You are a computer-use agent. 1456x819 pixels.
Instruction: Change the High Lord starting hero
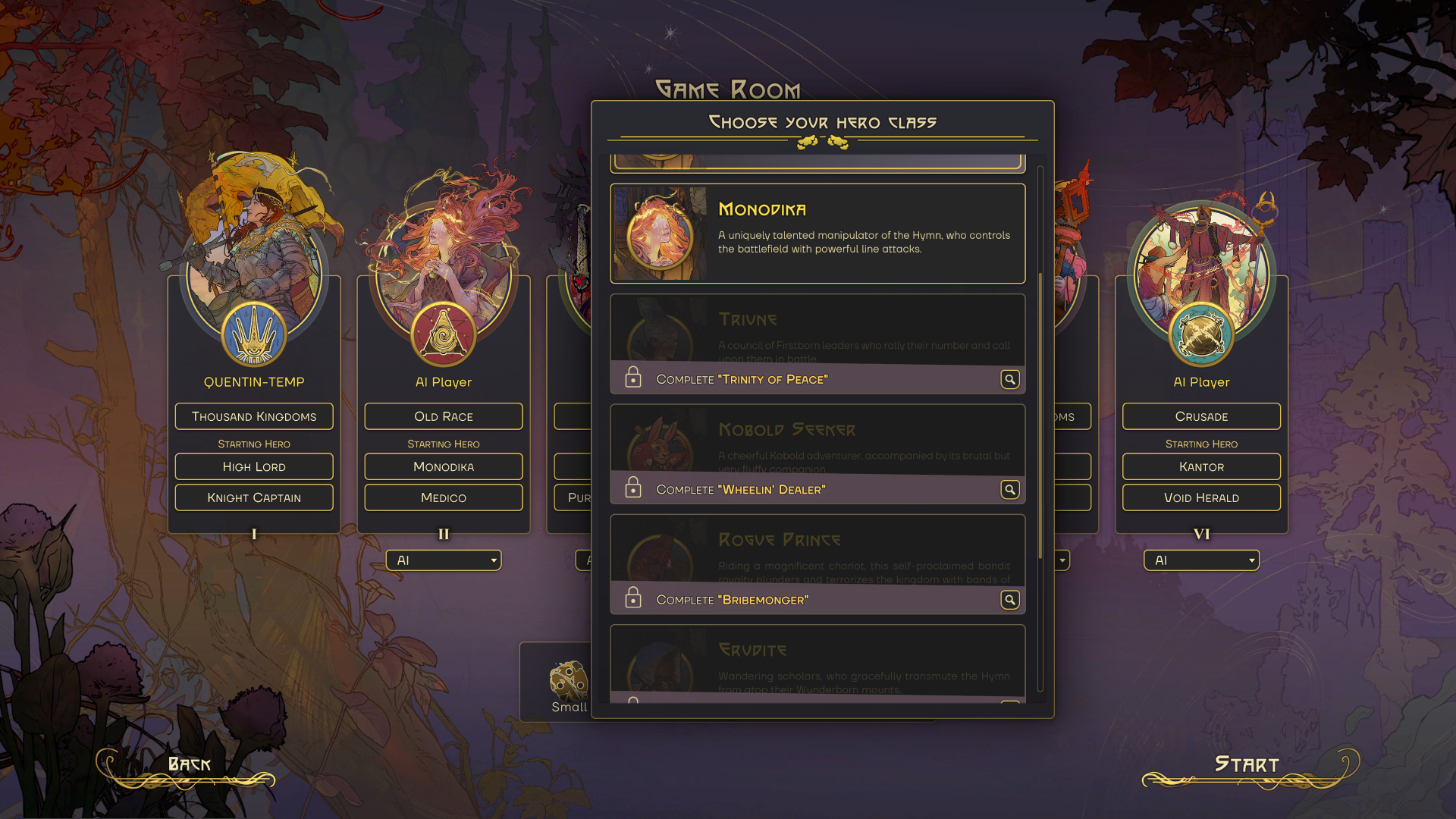tap(254, 466)
